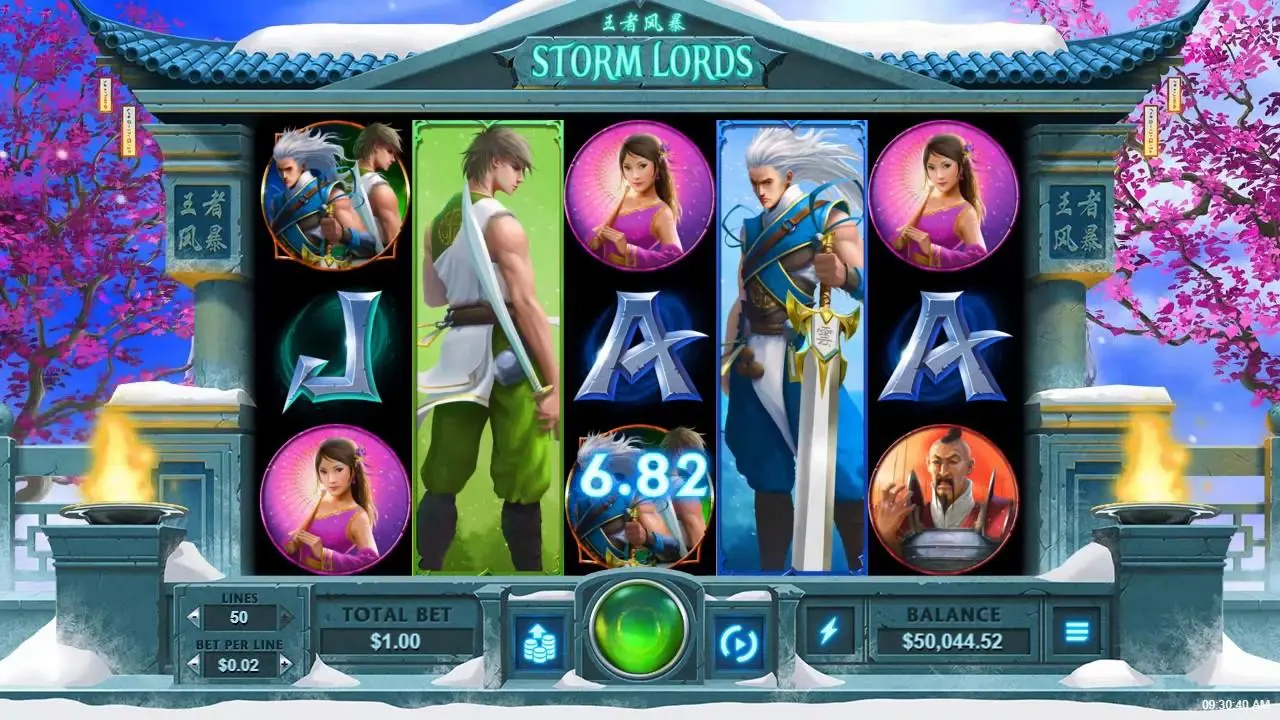The height and width of the screenshot is (720, 1280).
Task: Decrease the number of lines
Action: 194,618
